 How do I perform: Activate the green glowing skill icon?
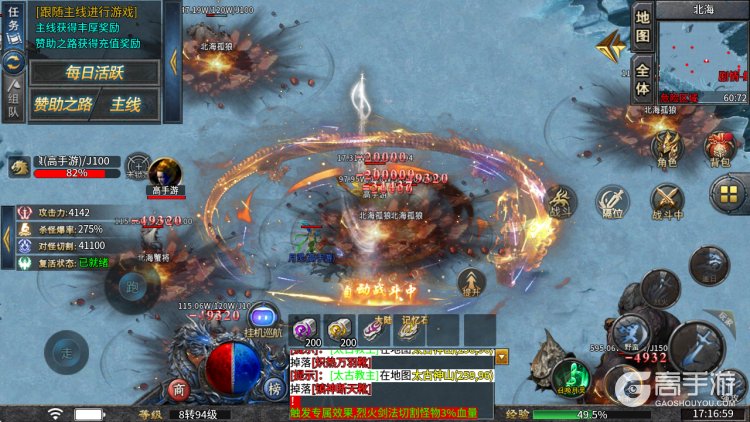(569, 375)
